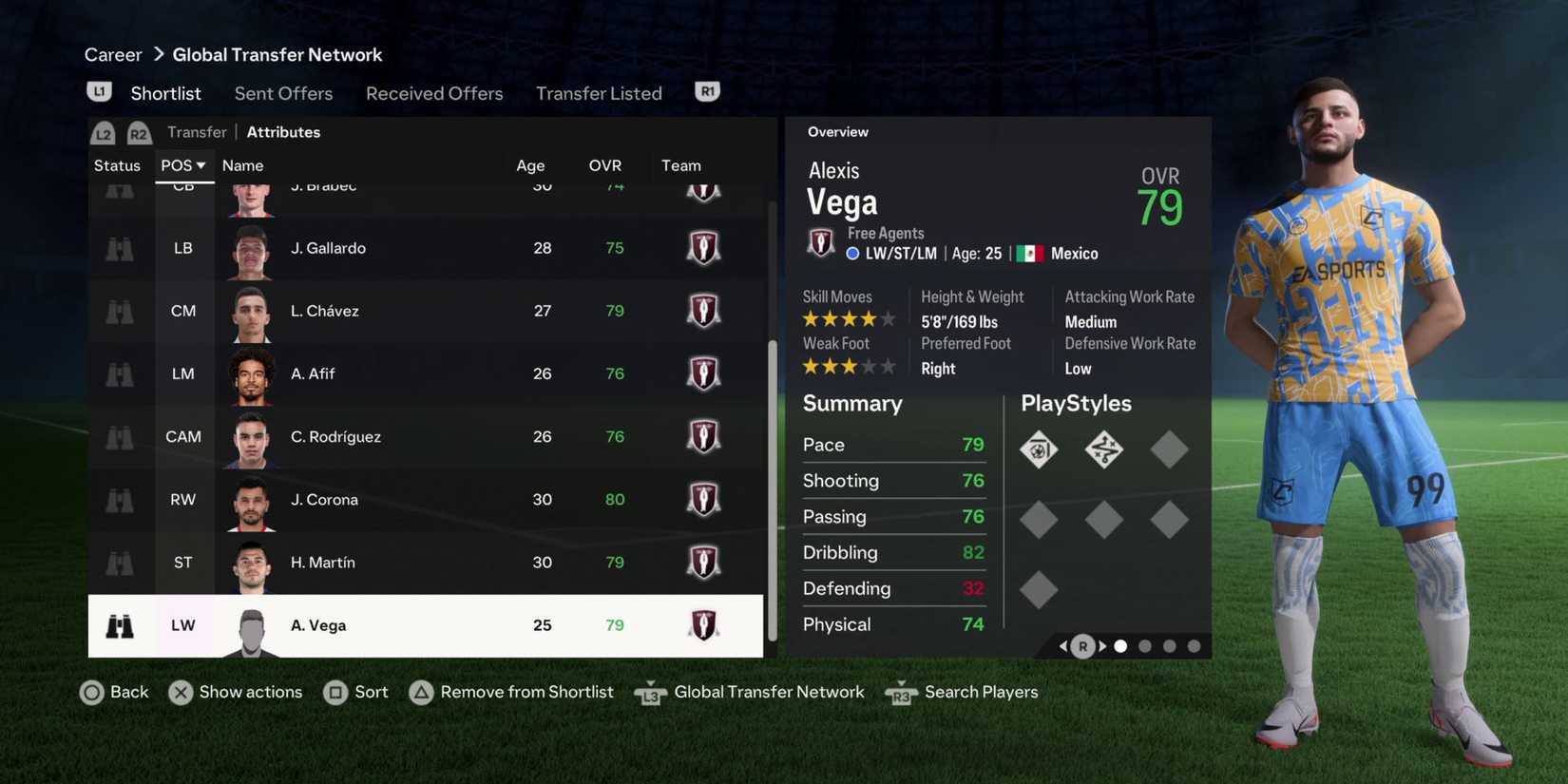
Task: Open the first unlocked PlayStyle diamond icon
Action: pyautogui.click(x=1039, y=449)
